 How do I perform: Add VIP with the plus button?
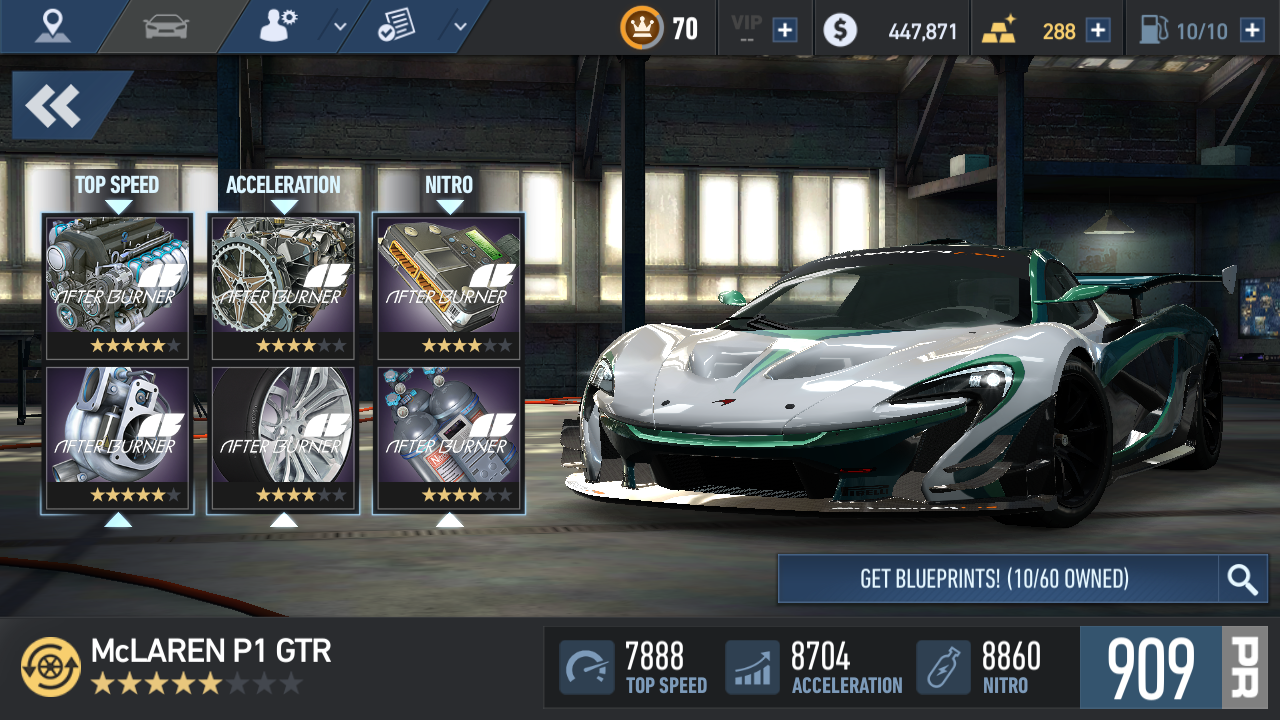point(785,30)
